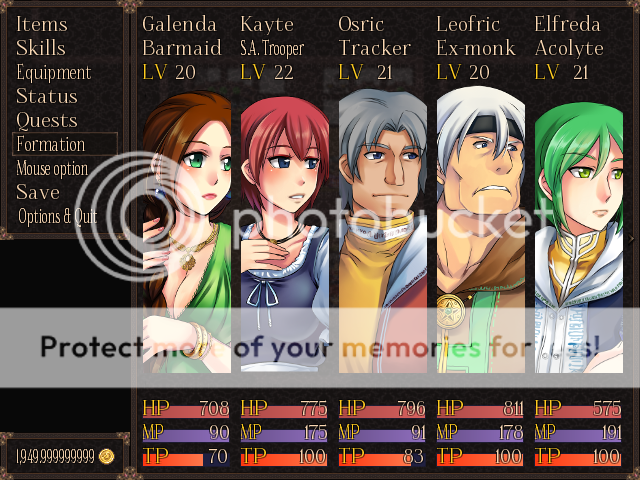Choose the Formation option

(52, 144)
